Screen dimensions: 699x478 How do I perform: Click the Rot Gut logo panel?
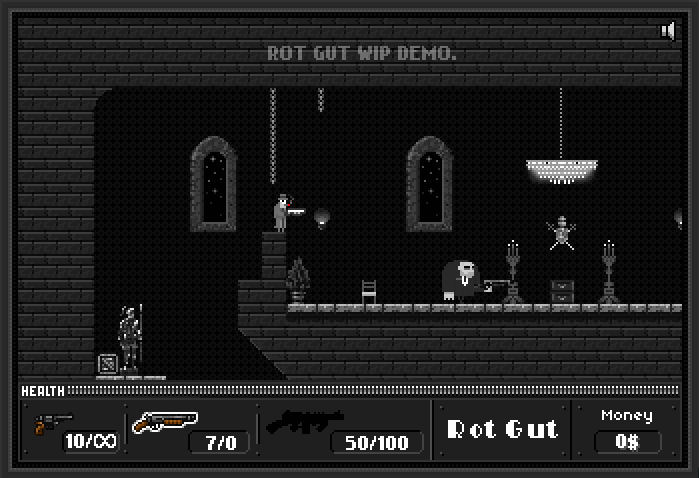click(501, 430)
